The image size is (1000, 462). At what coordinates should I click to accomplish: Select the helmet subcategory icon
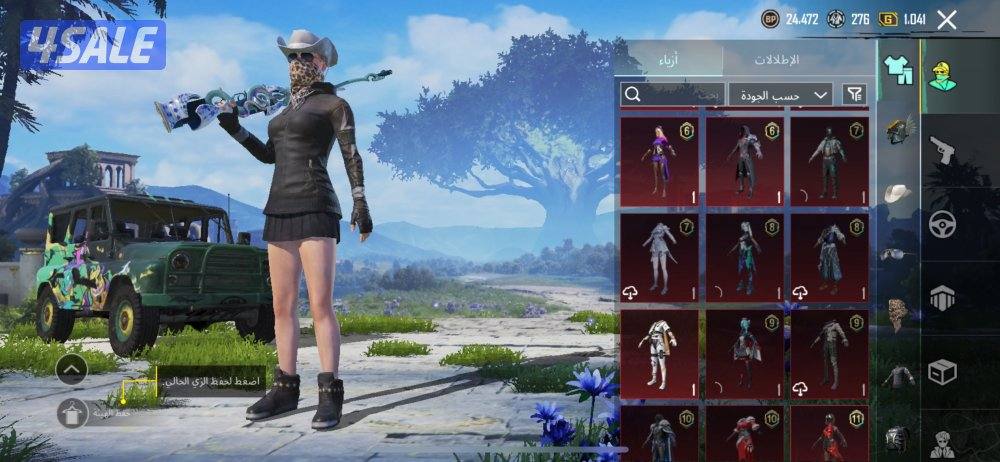pos(900,130)
